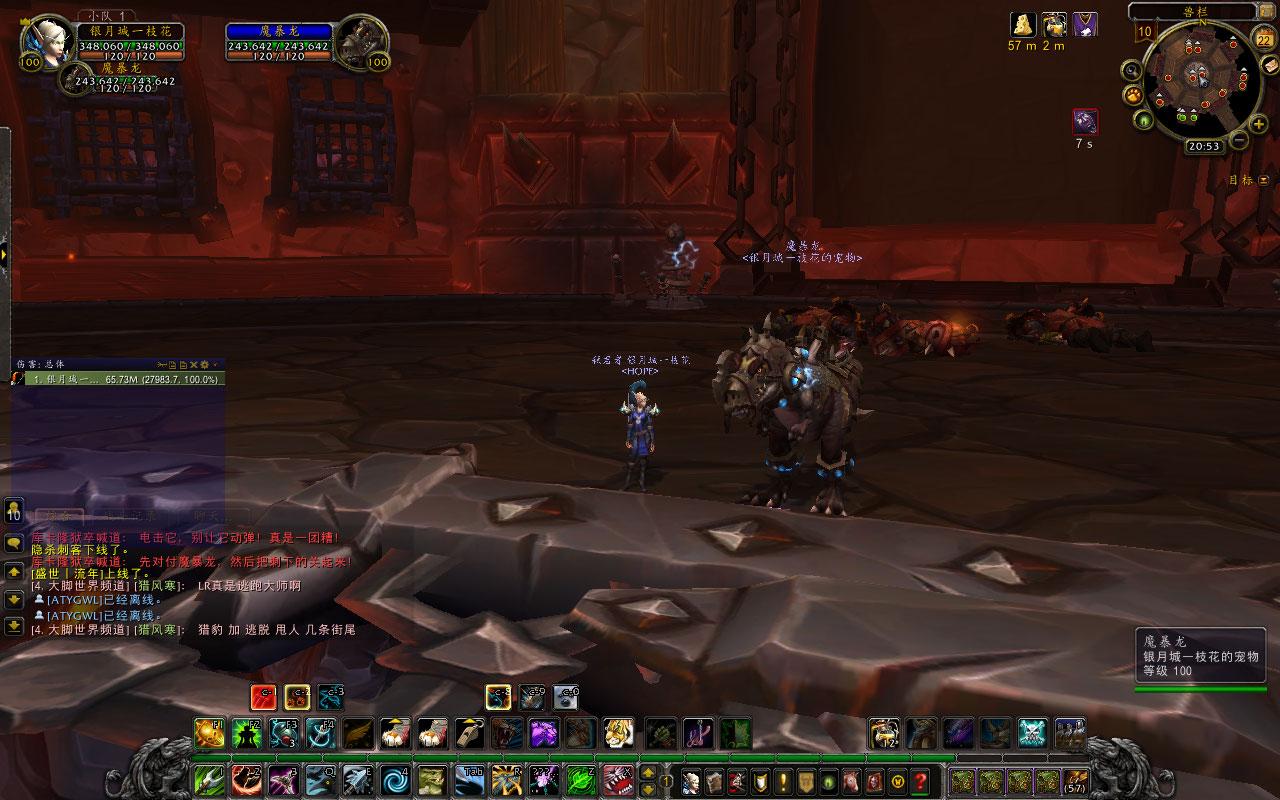This screenshot has height=800, width=1280.
Task: Open the red question mark help button
Action: tap(920, 780)
